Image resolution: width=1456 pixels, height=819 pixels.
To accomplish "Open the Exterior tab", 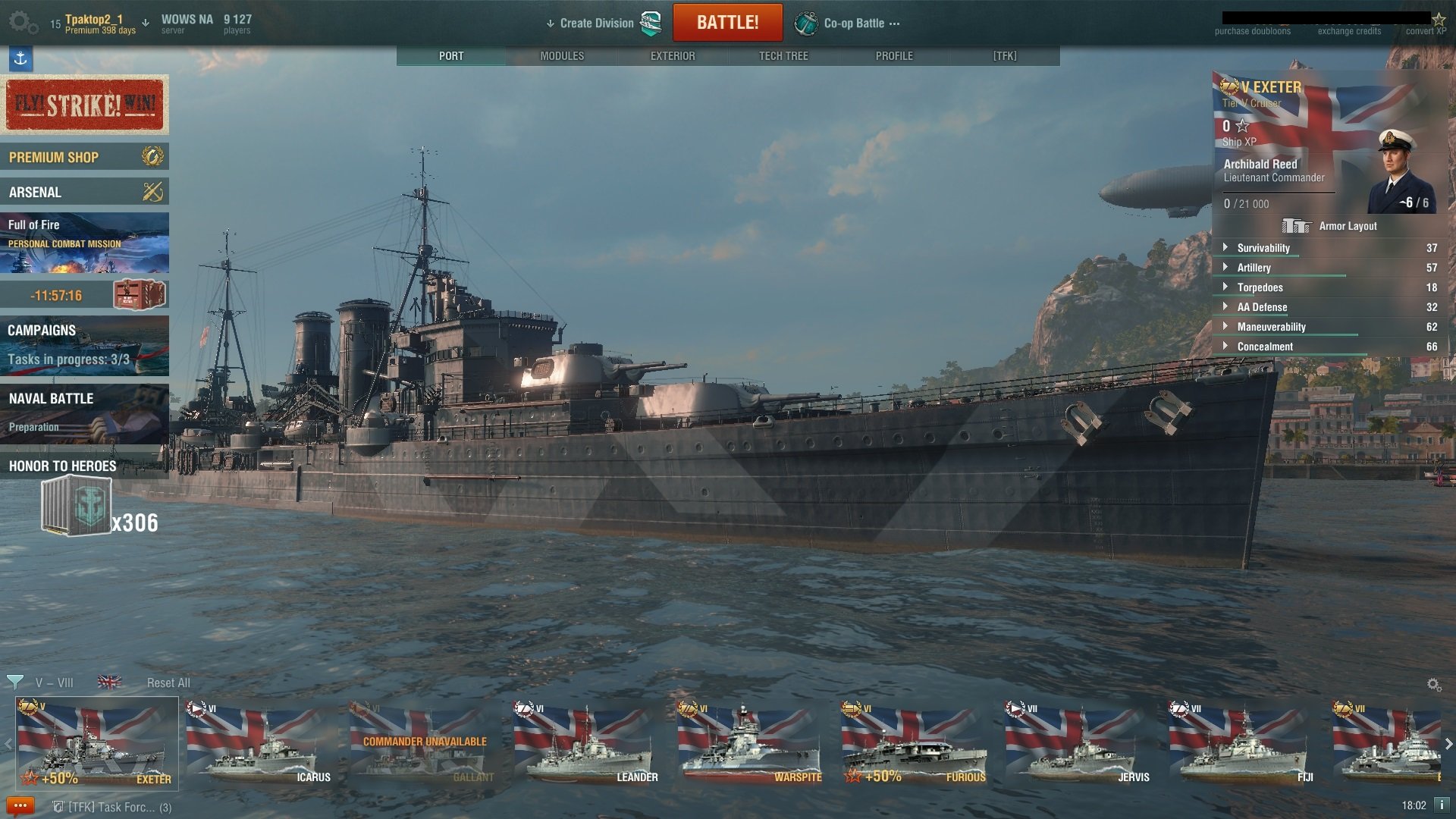I will pyautogui.click(x=673, y=56).
